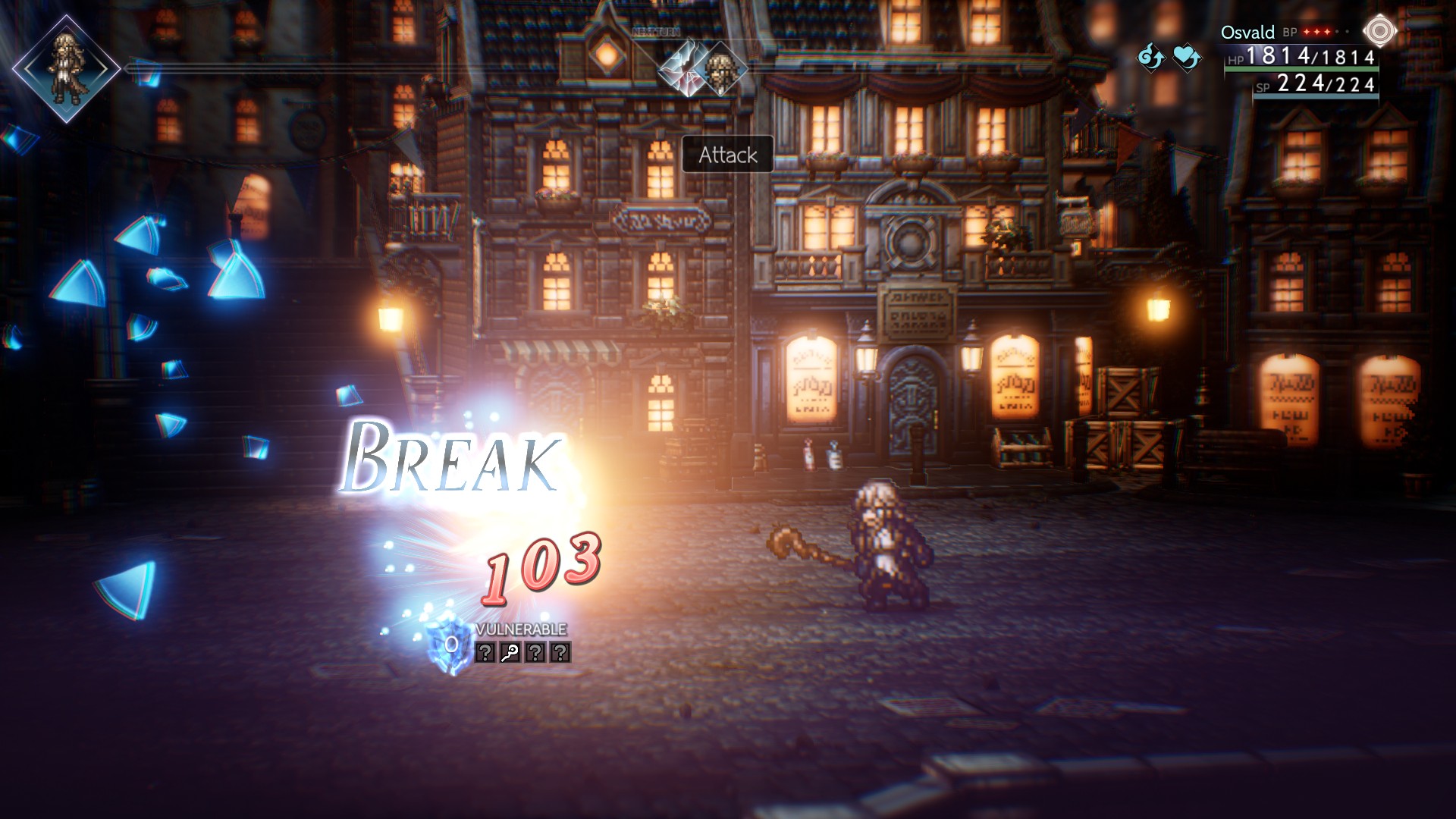
Task: Select the last question mark weakness slot
Action: pos(560,652)
